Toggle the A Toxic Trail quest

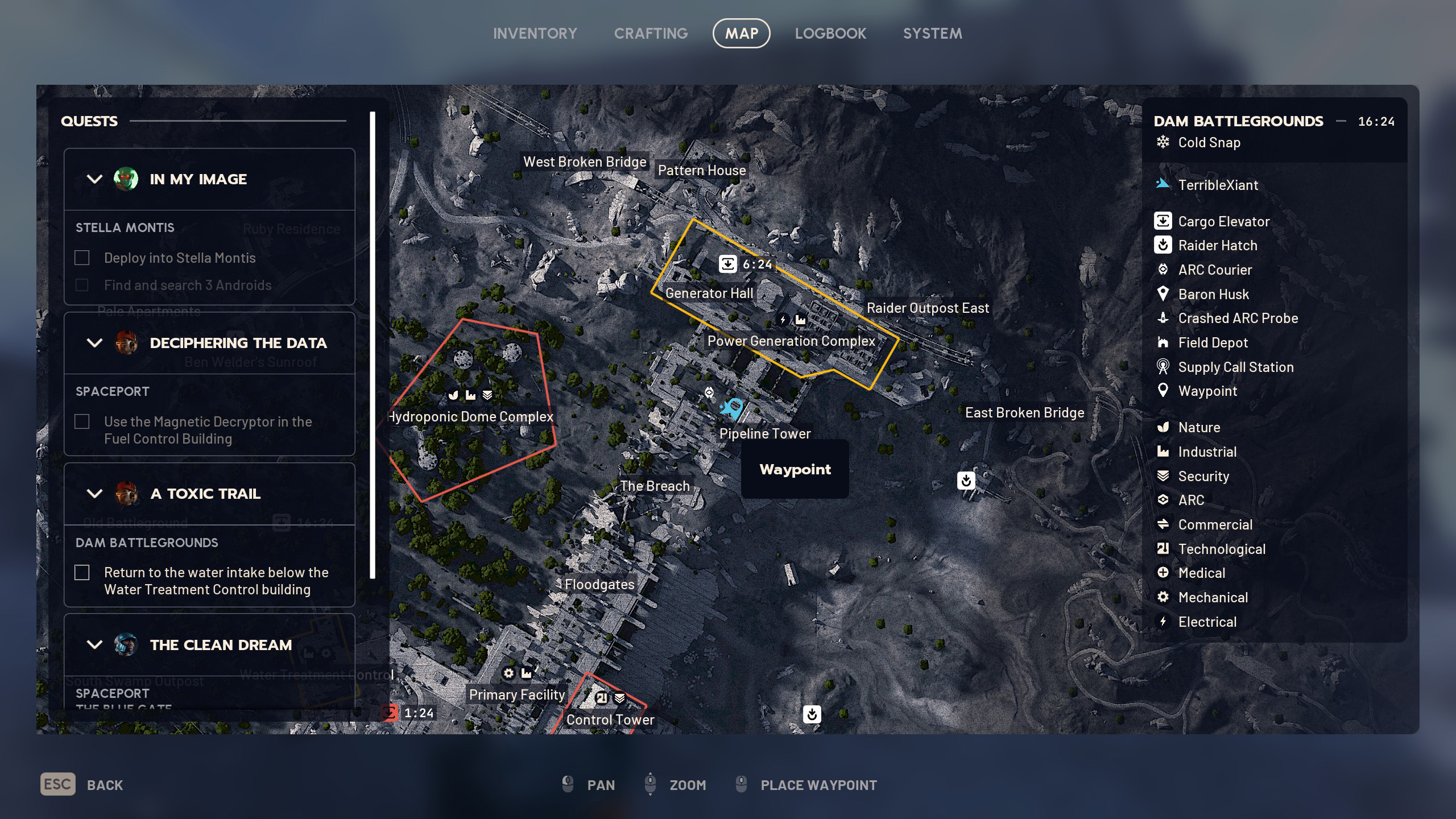94,494
